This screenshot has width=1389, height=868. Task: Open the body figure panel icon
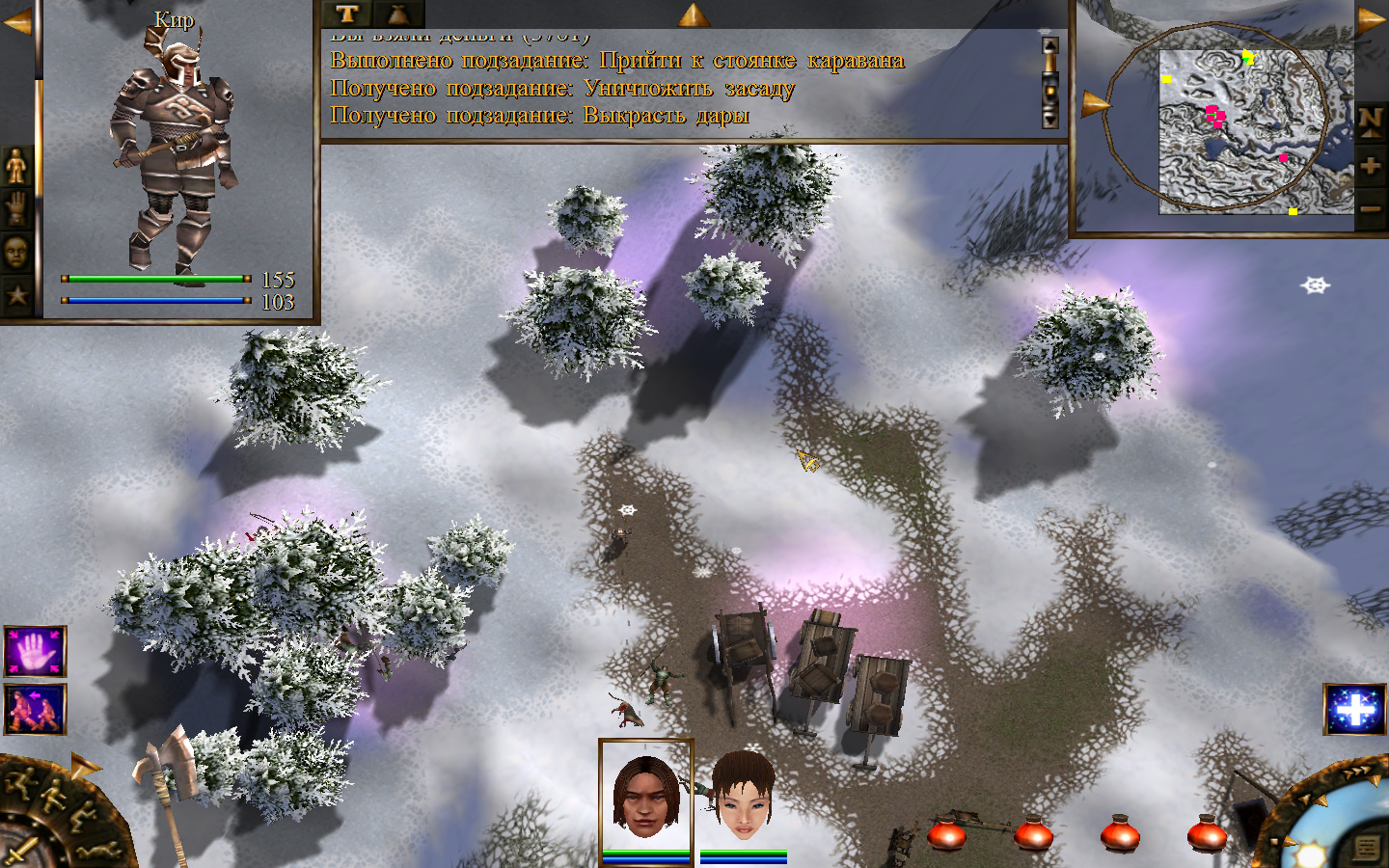coord(16,166)
